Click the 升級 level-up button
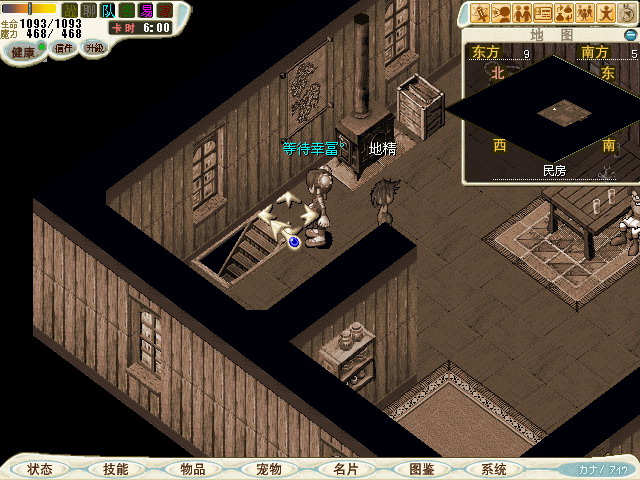 (94, 48)
